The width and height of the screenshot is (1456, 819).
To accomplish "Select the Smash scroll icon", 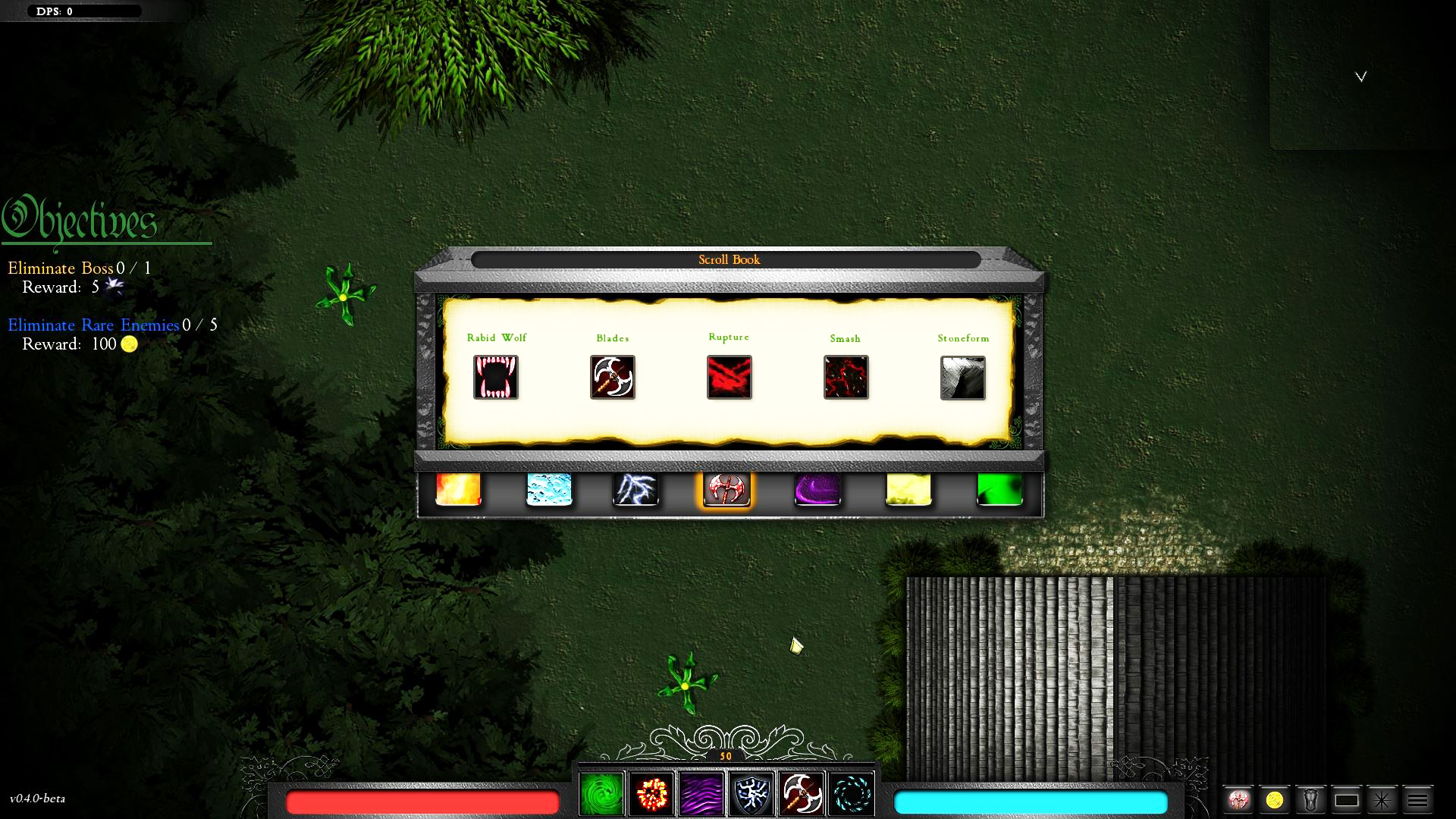I will coord(846,377).
